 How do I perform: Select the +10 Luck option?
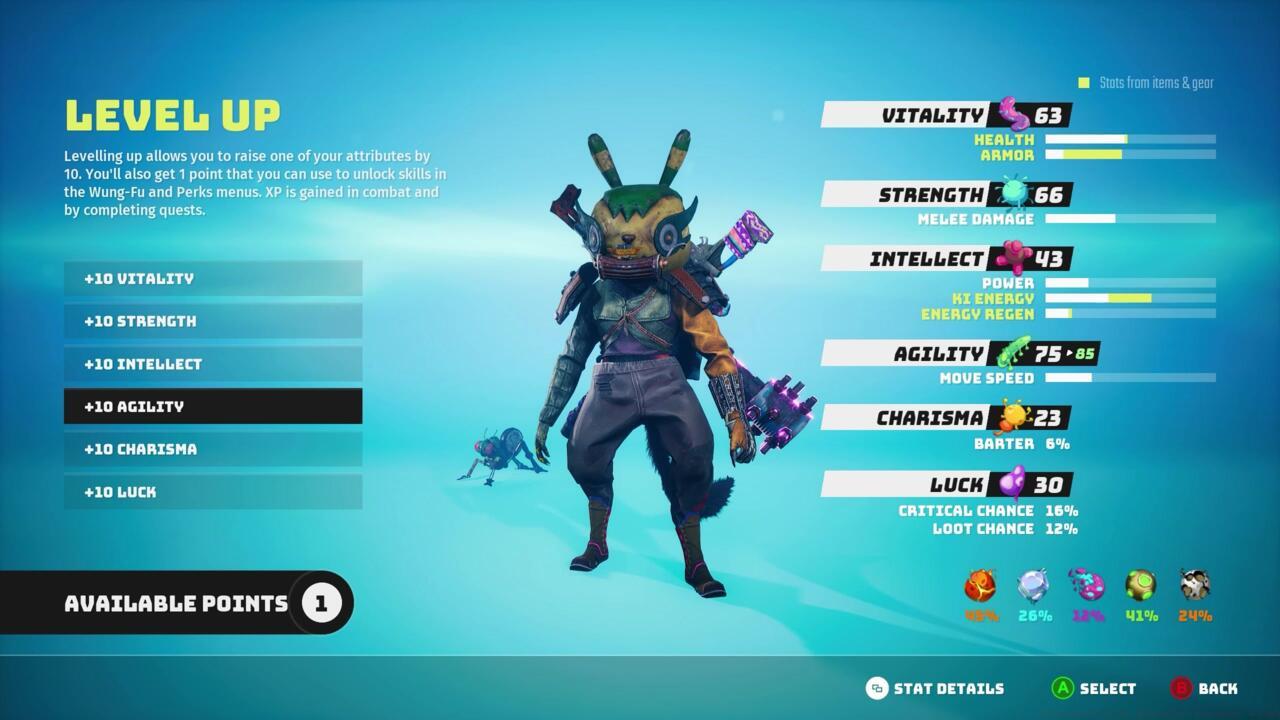pos(212,492)
